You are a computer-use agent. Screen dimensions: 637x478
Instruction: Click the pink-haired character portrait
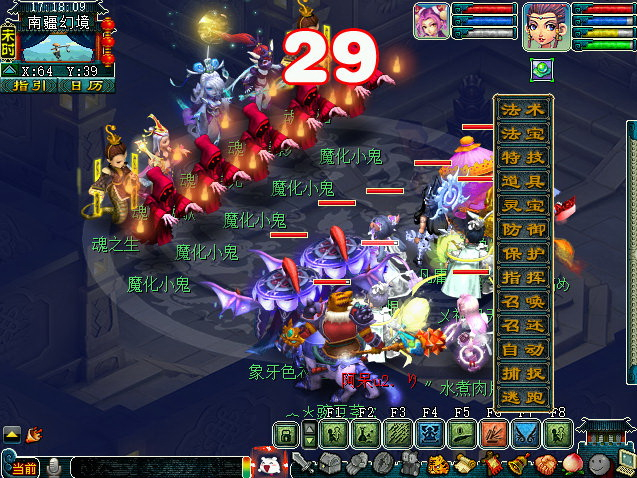(x=431, y=21)
